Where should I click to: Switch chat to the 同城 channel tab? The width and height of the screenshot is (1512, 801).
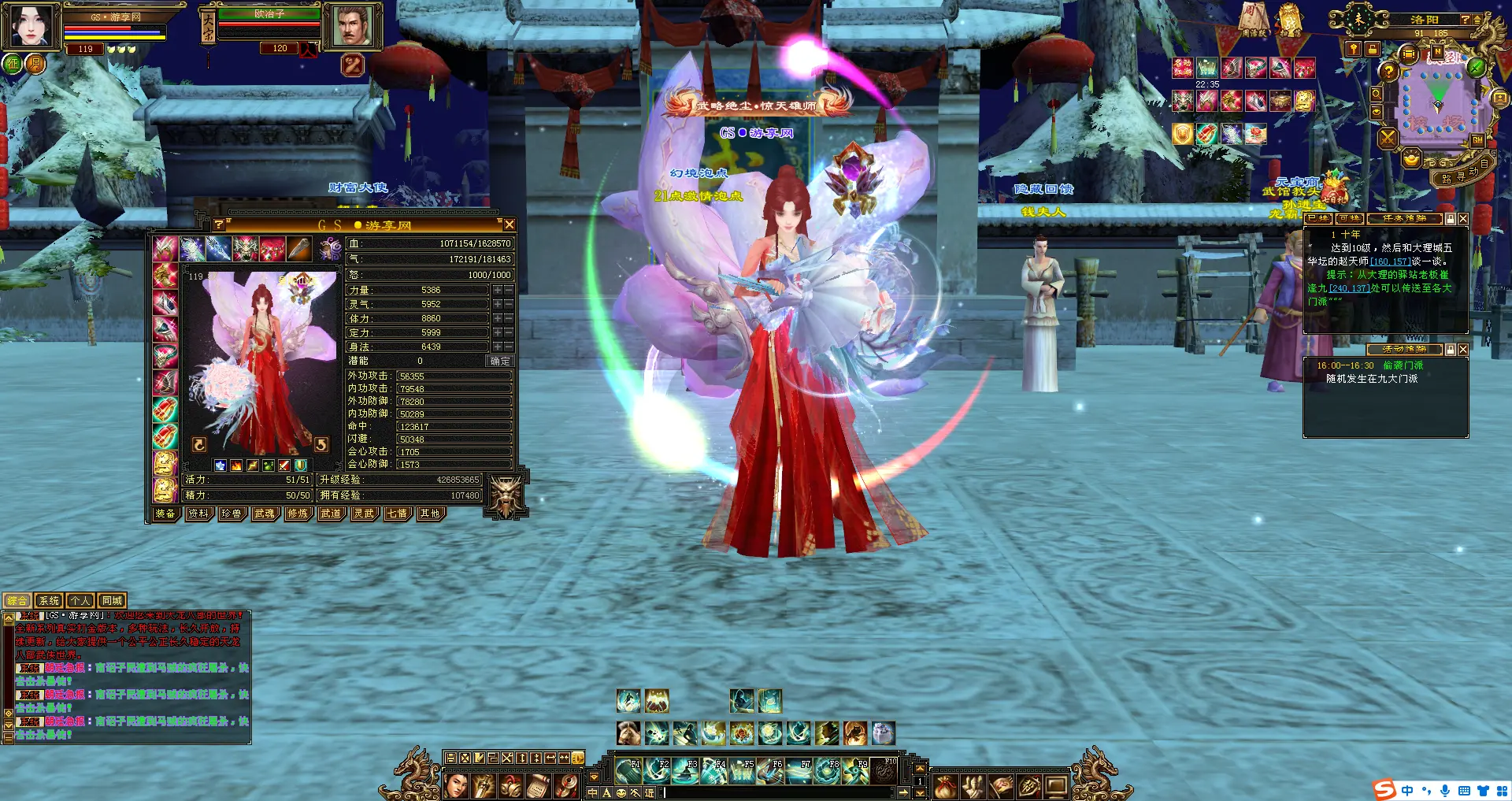point(112,601)
